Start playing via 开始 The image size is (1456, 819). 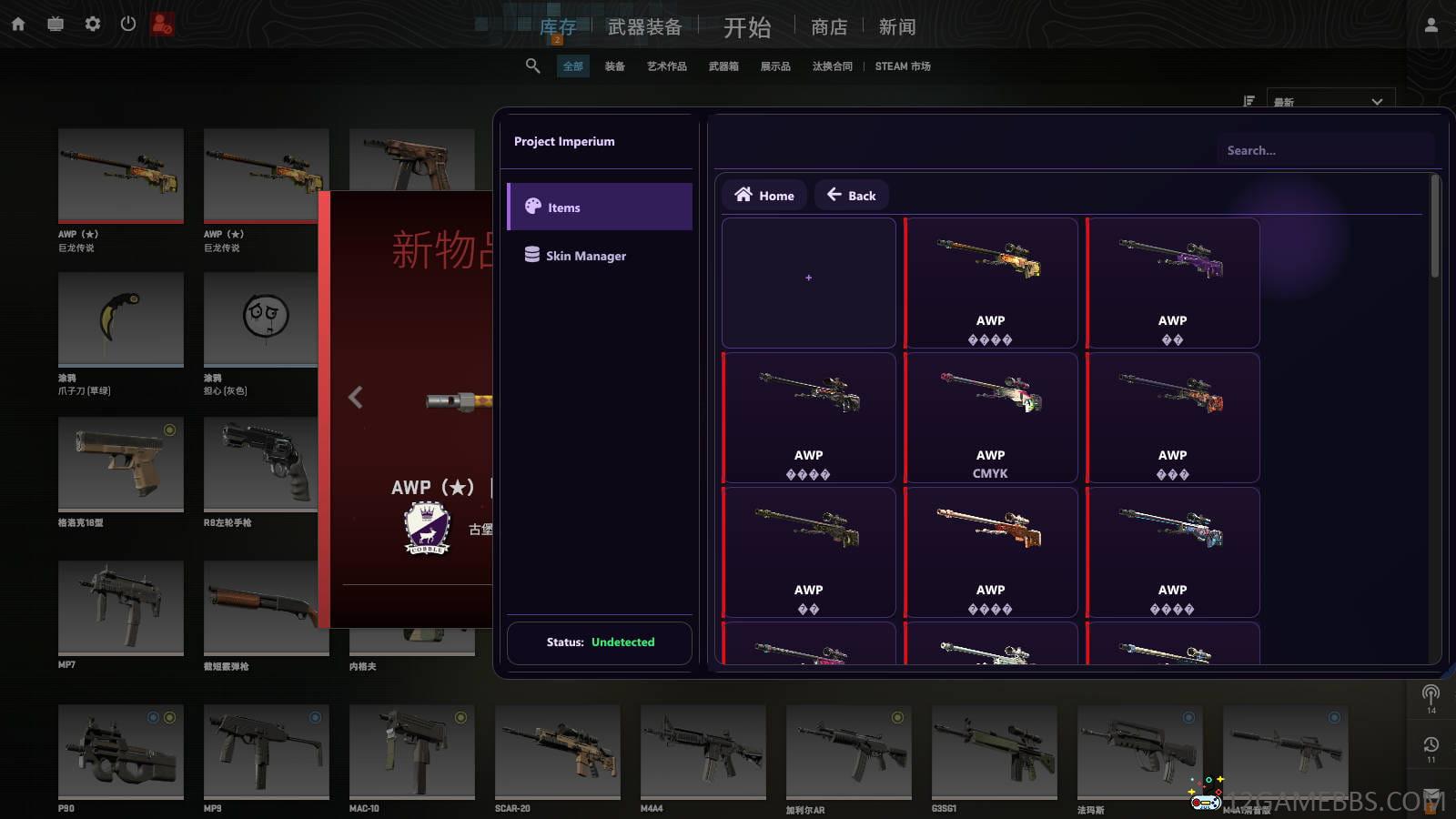coord(747,27)
